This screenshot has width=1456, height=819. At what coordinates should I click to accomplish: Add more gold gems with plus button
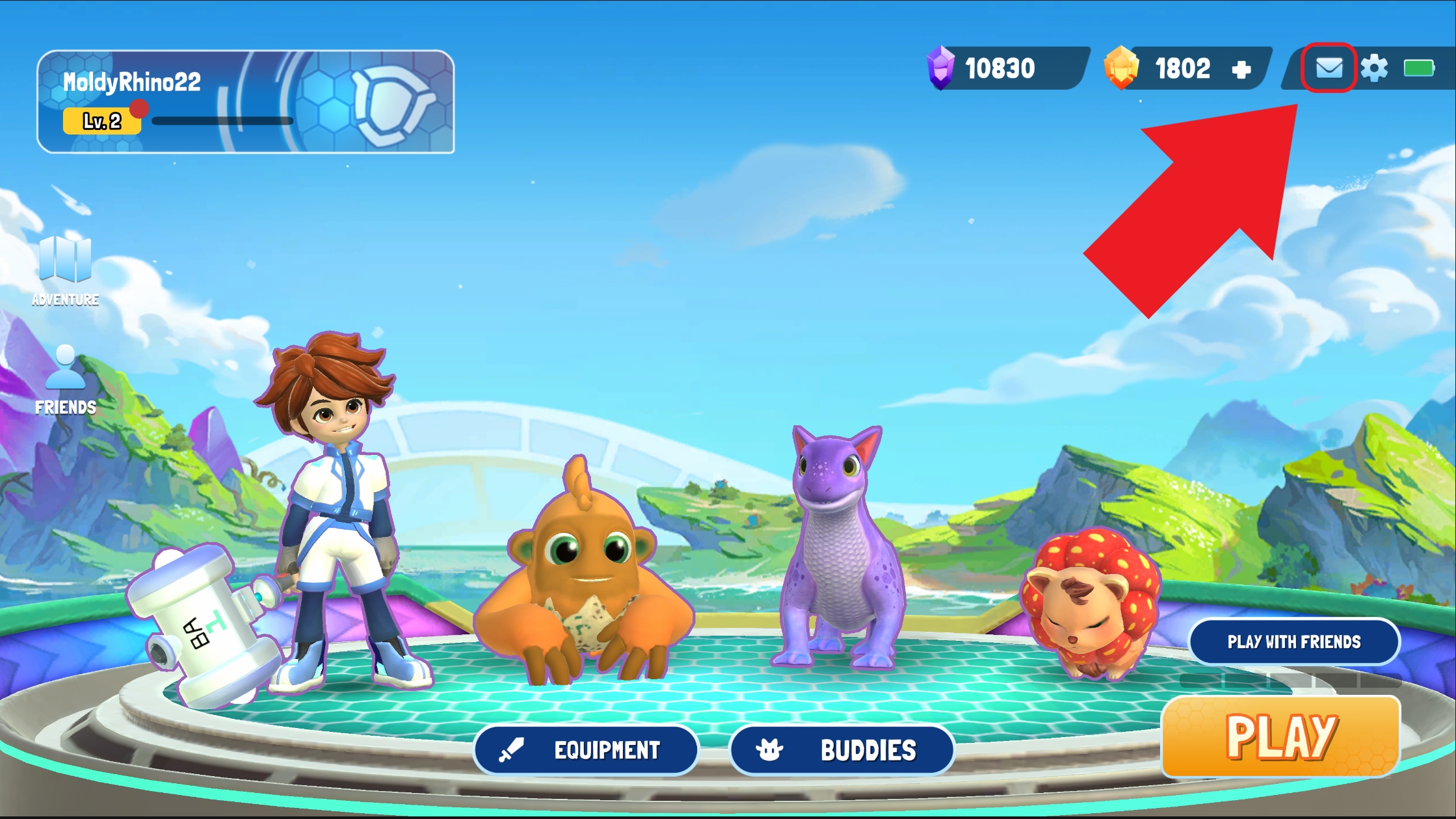1241,70
